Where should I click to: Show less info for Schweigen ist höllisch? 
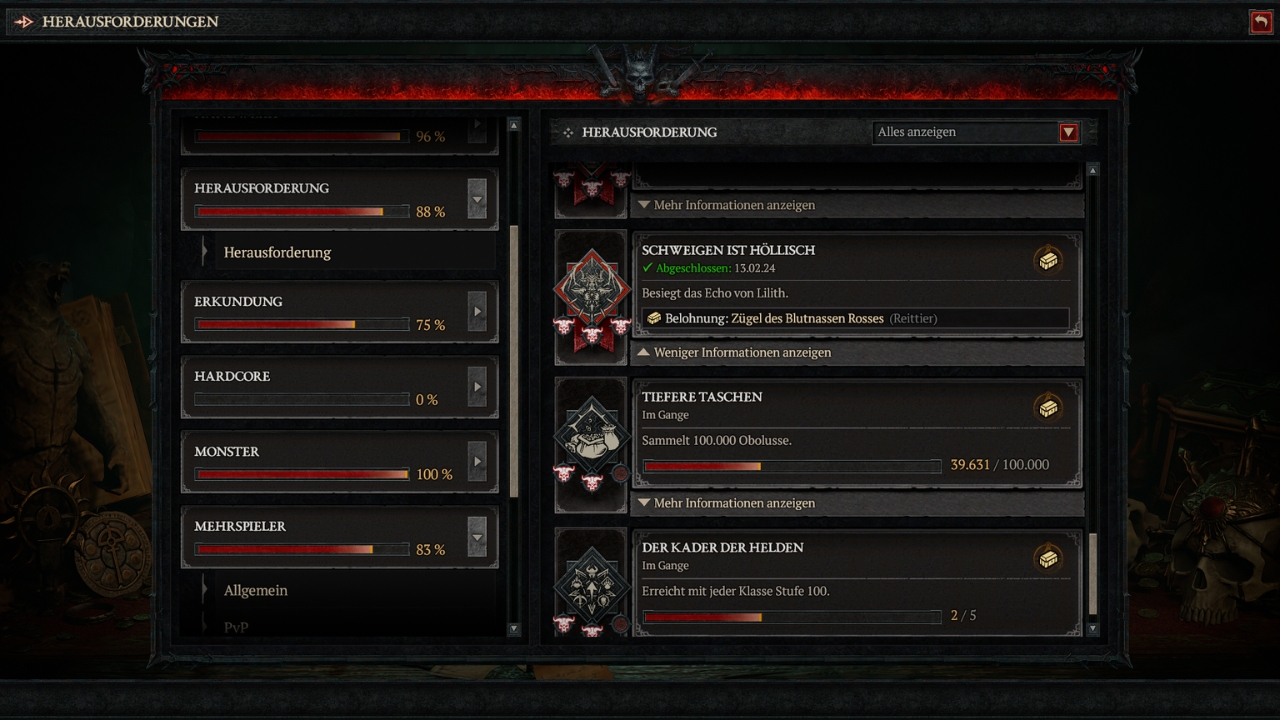[741, 353]
